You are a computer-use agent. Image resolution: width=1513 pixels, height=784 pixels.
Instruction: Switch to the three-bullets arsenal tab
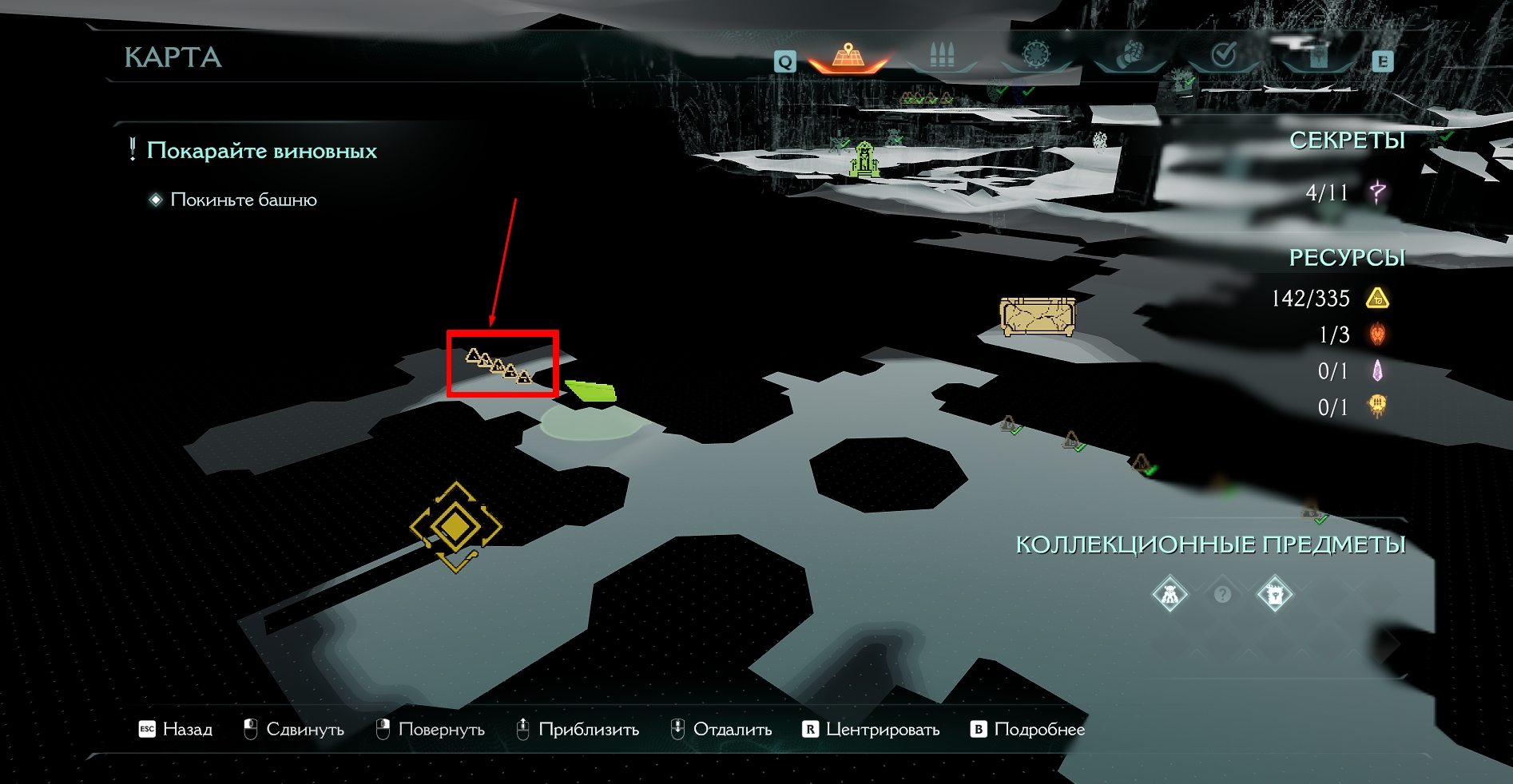(942, 56)
